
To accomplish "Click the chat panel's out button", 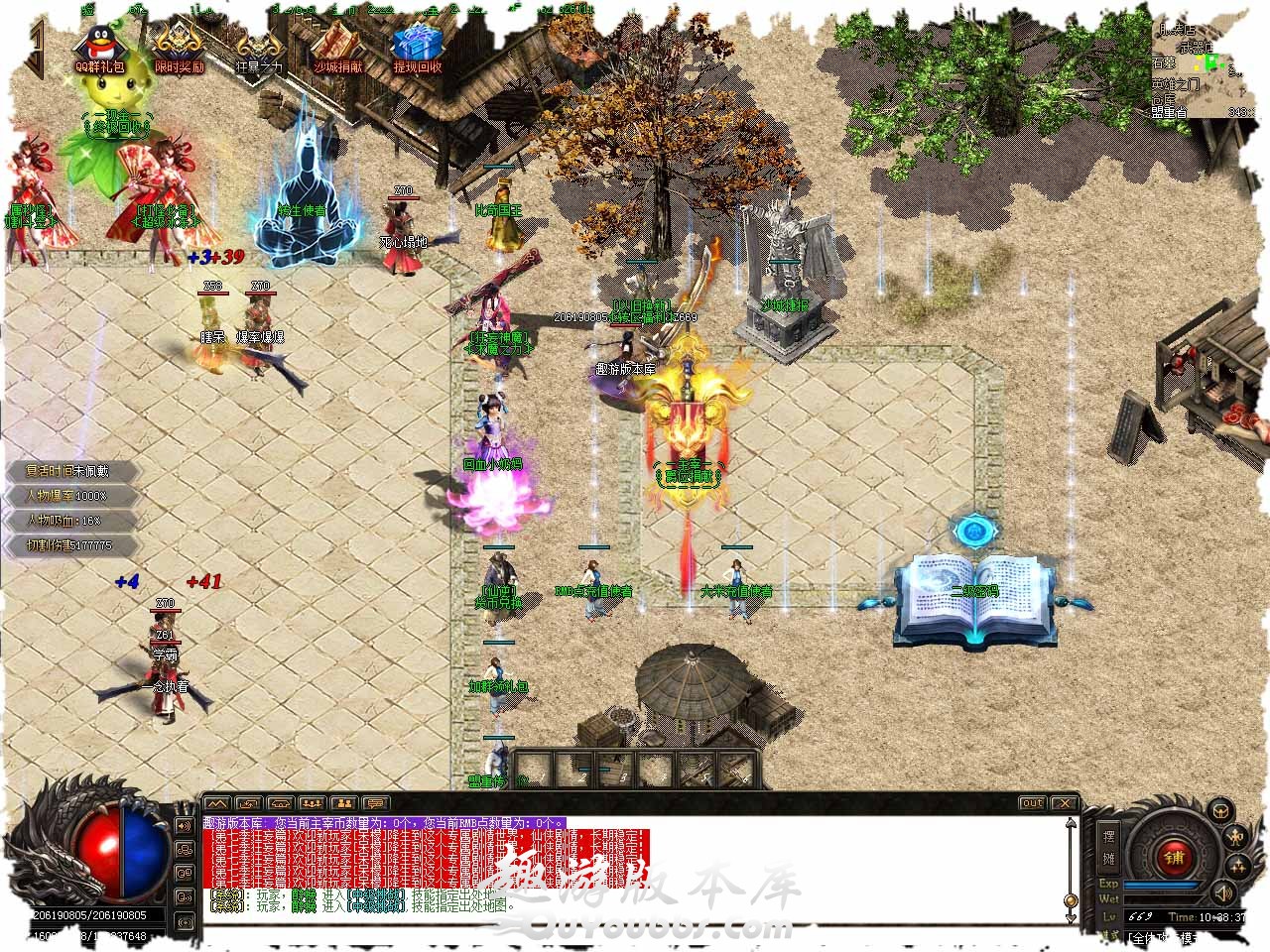I will pyautogui.click(x=1033, y=802).
